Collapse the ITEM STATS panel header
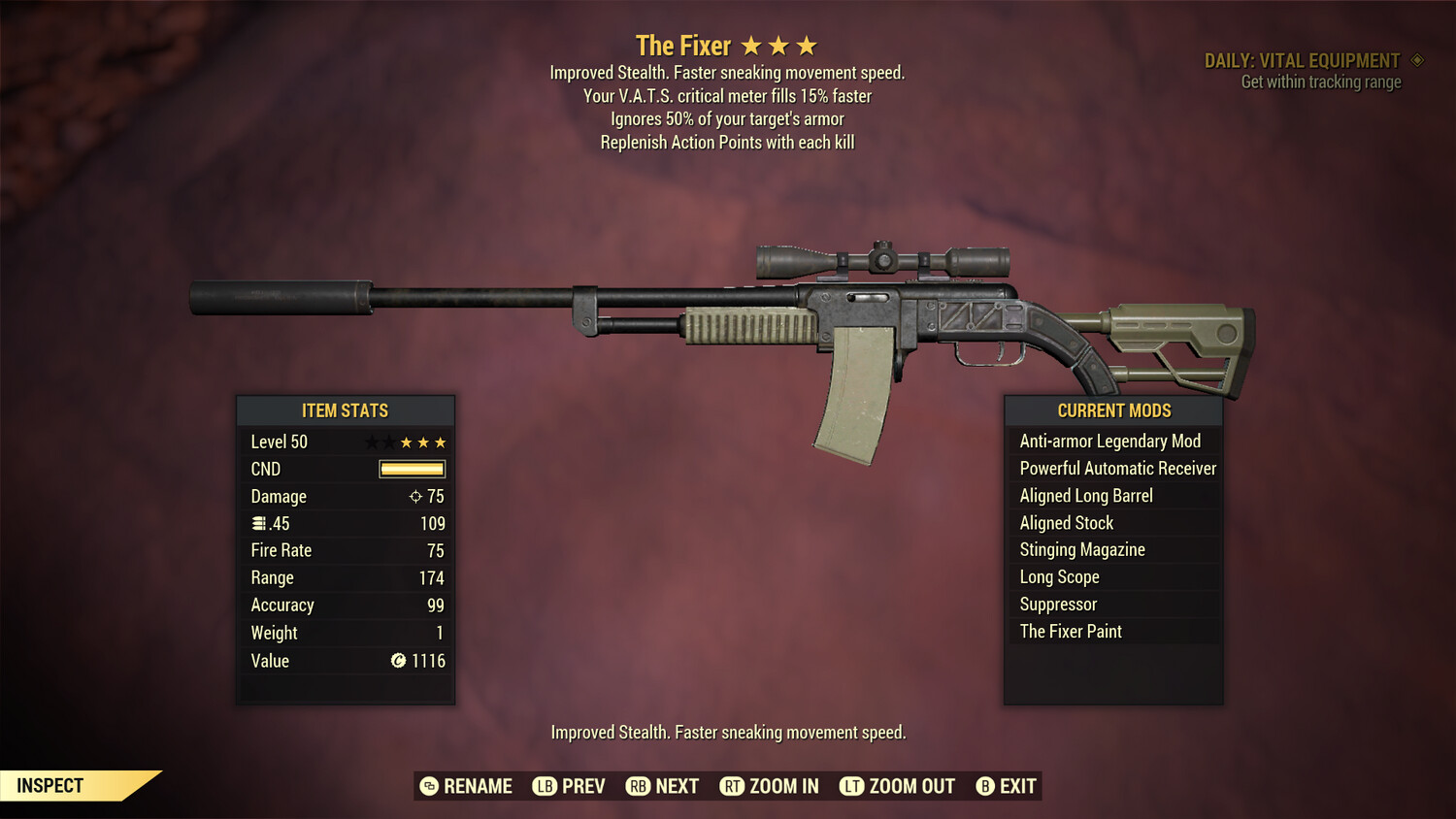The height and width of the screenshot is (819, 1456). click(x=346, y=410)
